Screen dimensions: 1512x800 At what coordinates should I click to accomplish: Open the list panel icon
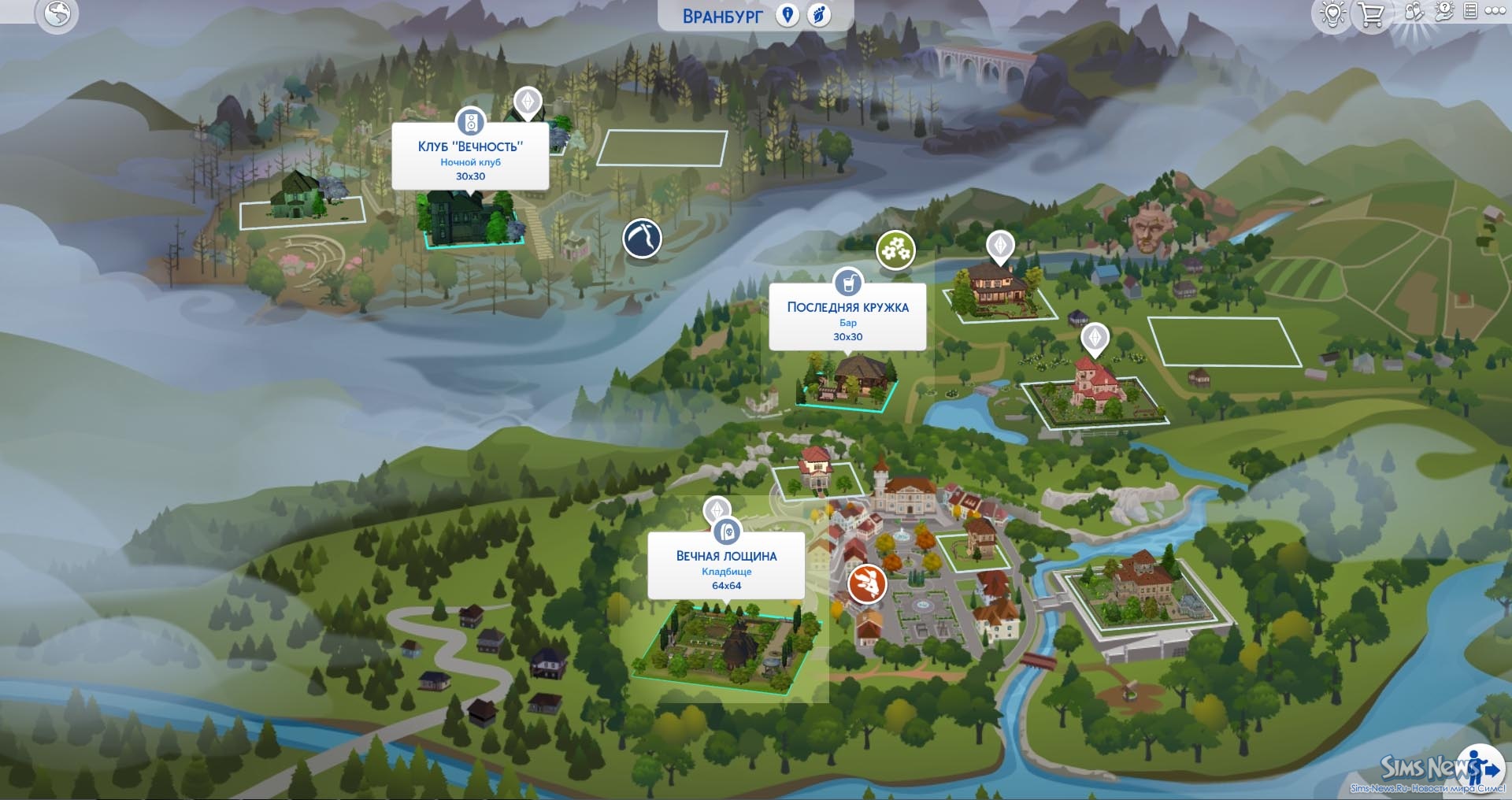point(1470,11)
